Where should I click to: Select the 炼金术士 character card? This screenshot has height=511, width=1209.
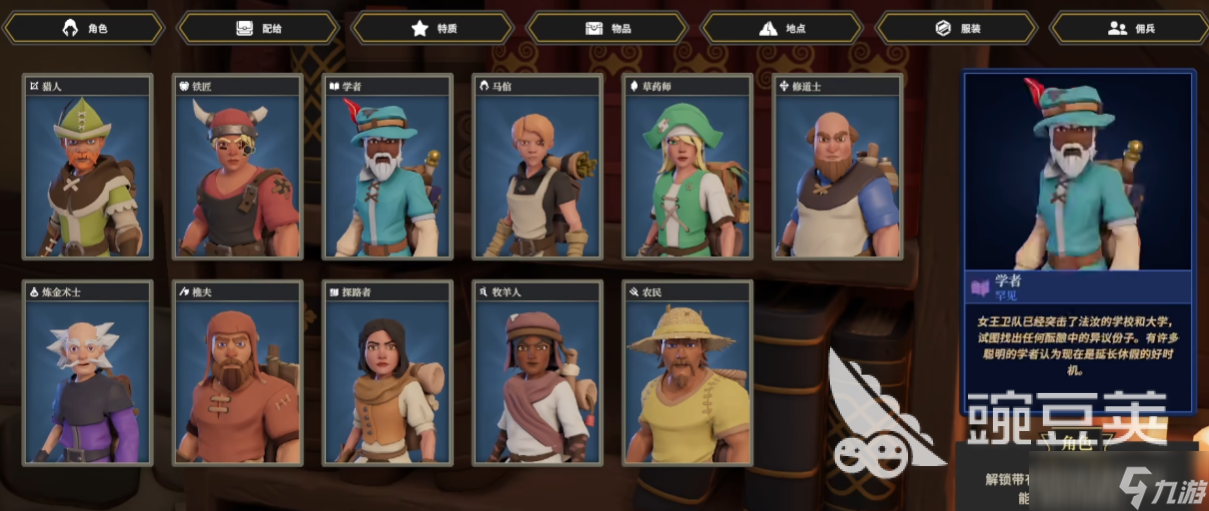click(88, 373)
